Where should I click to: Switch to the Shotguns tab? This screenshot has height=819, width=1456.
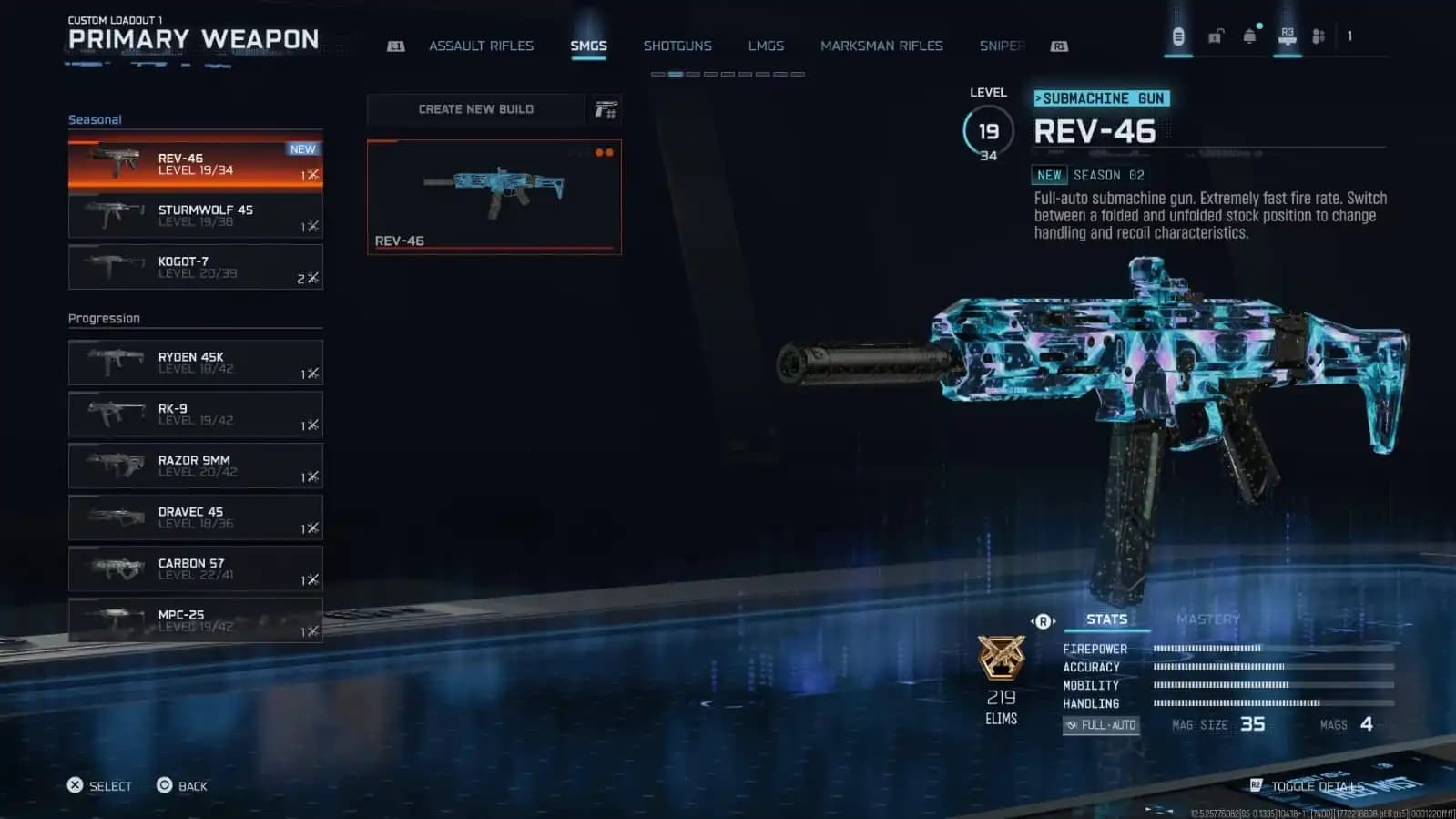point(677,45)
